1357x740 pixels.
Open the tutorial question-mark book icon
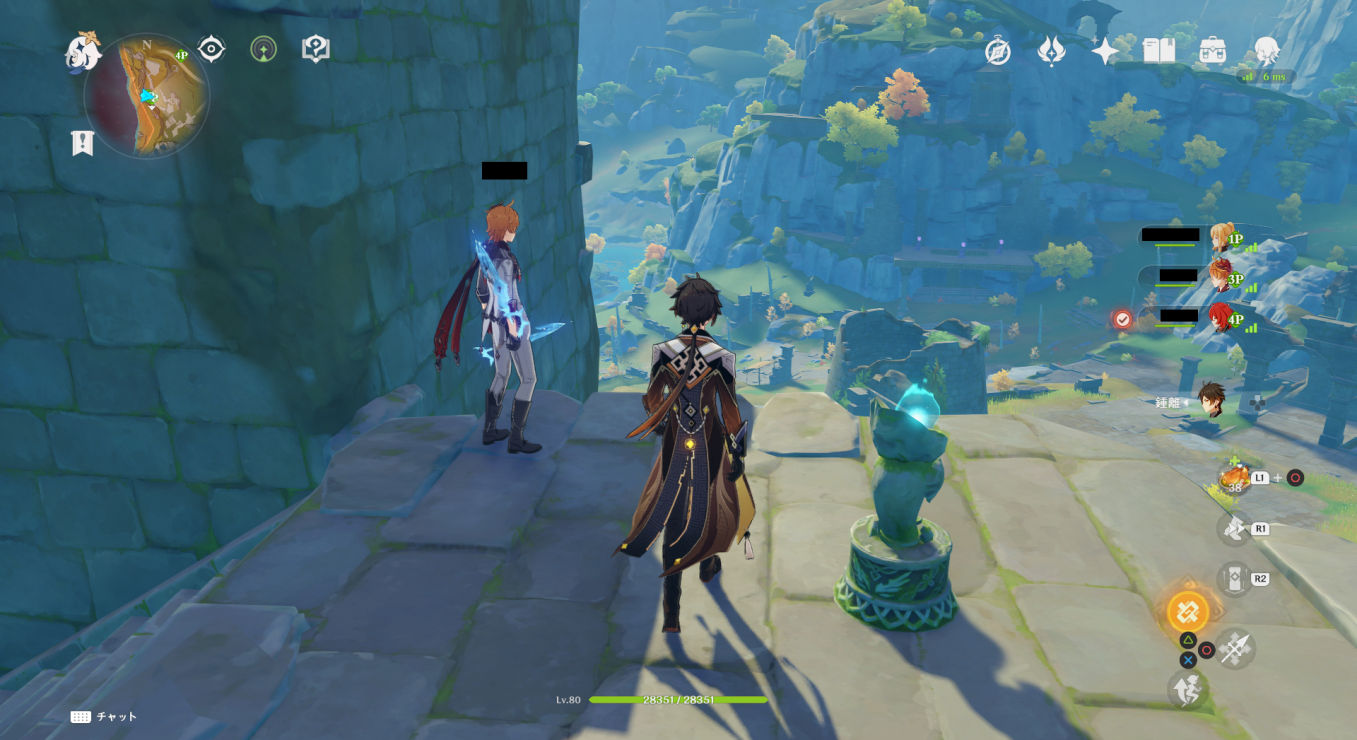[316, 49]
